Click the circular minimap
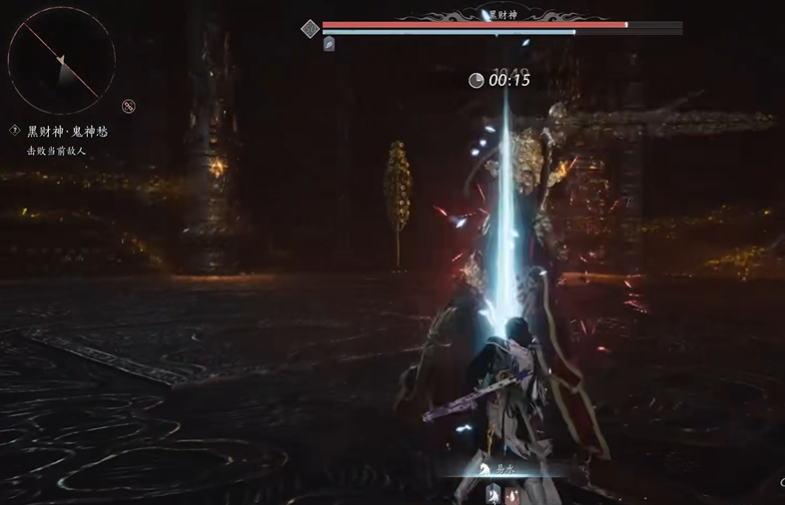The width and height of the screenshot is (785, 505). [x=61, y=60]
